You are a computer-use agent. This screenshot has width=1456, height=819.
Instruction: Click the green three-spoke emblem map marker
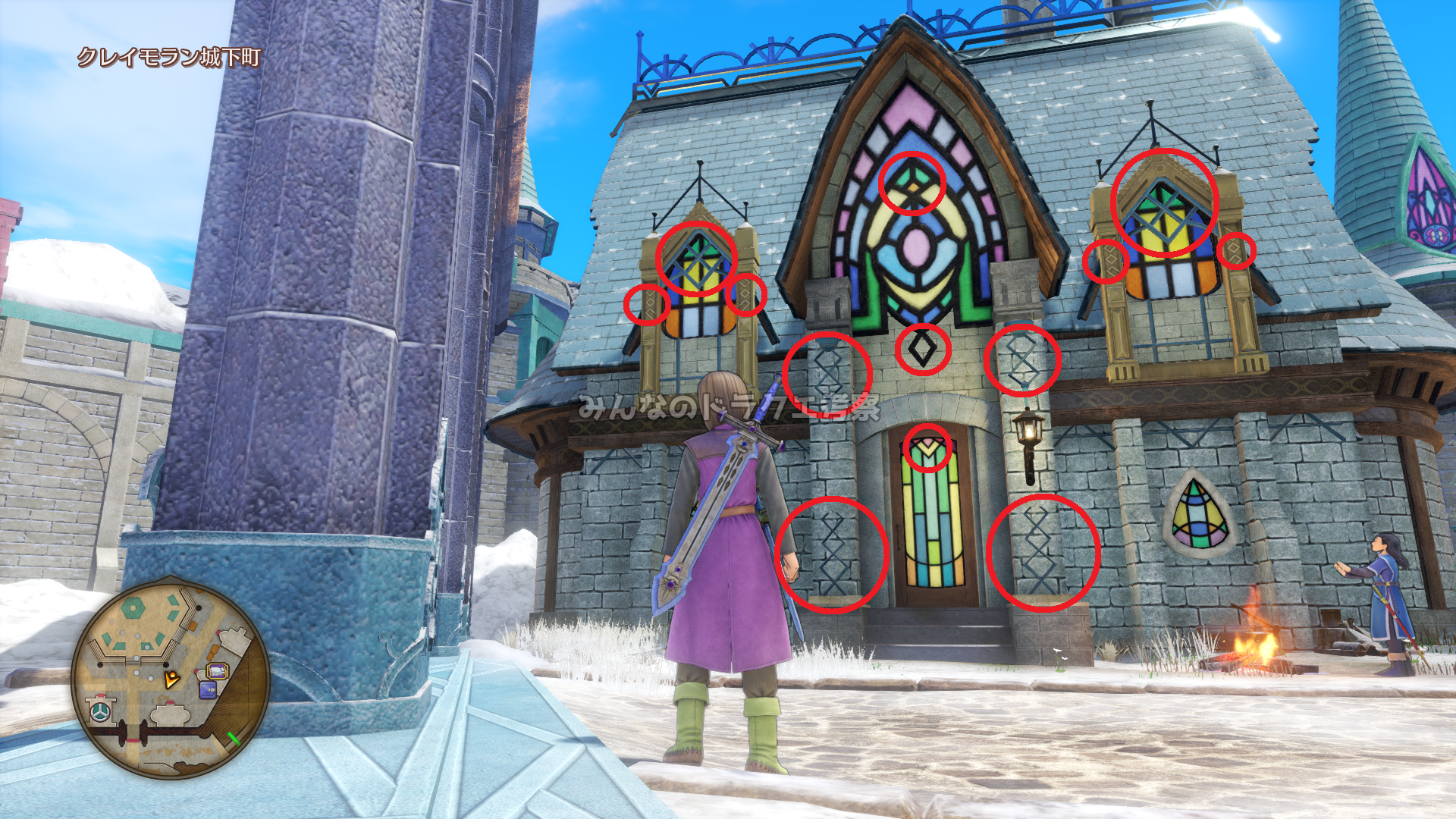pyautogui.click(x=100, y=711)
